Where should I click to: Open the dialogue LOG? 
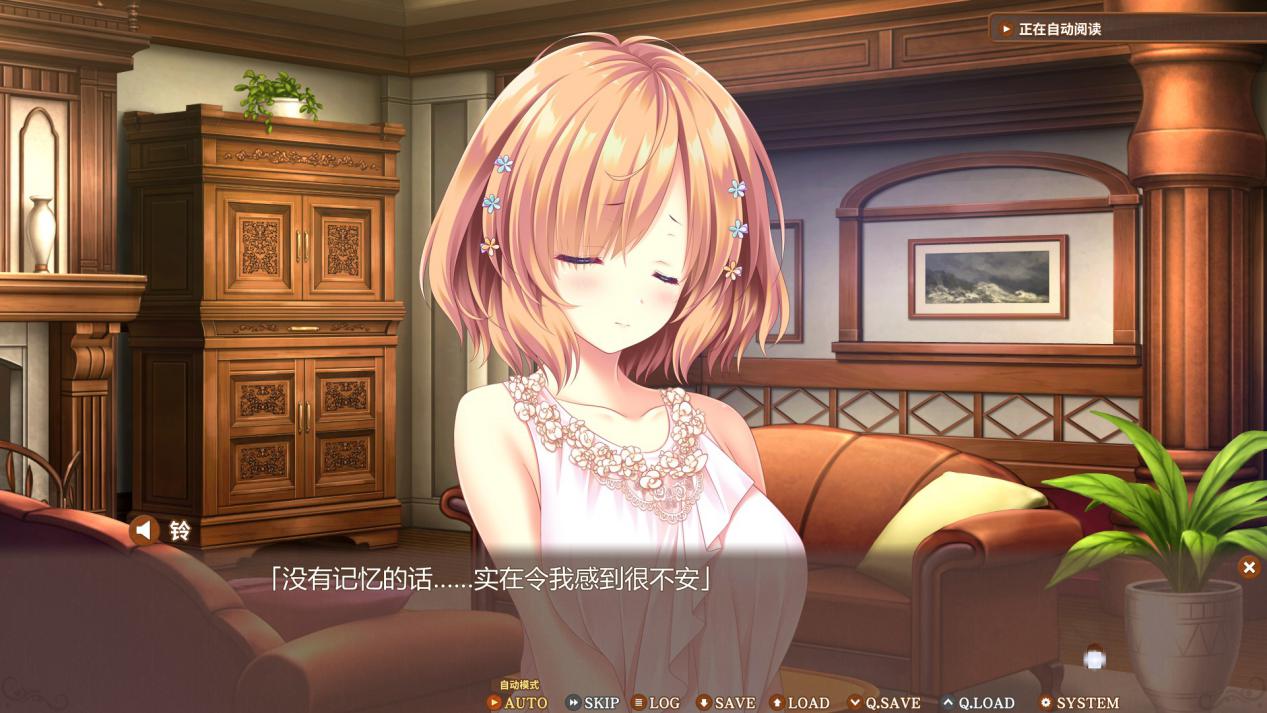(656, 703)
